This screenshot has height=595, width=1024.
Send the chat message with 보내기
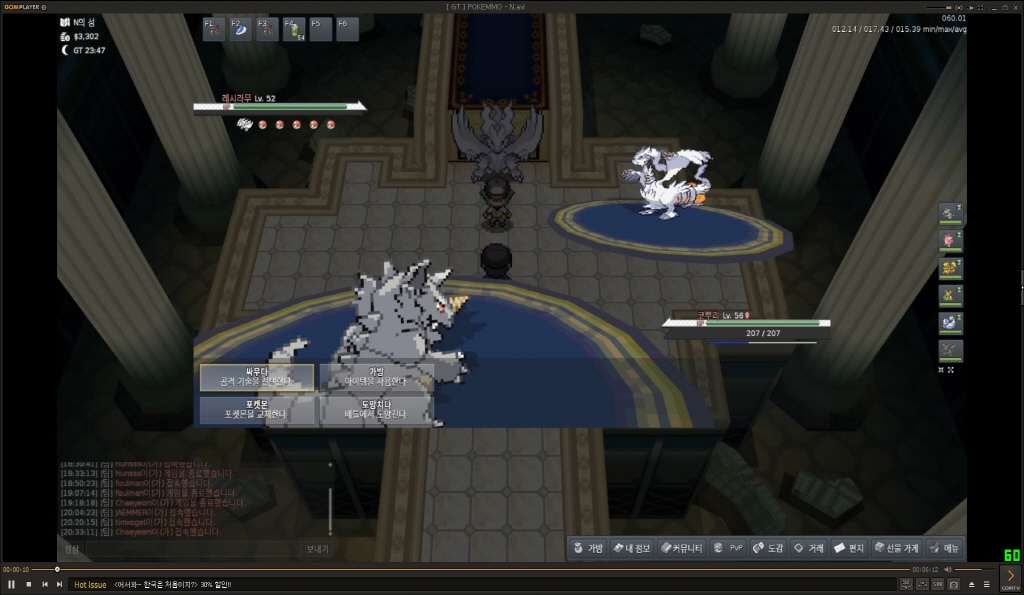(317, 549)
